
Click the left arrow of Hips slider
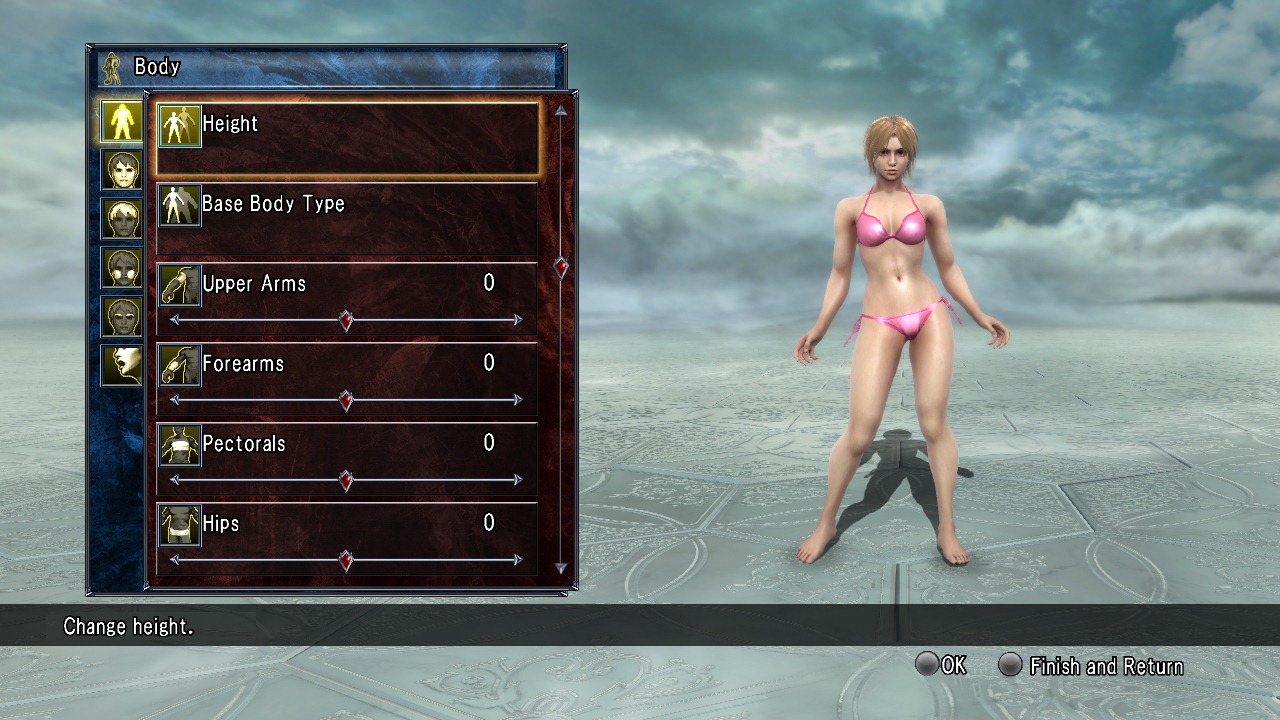tap(175, 561)
